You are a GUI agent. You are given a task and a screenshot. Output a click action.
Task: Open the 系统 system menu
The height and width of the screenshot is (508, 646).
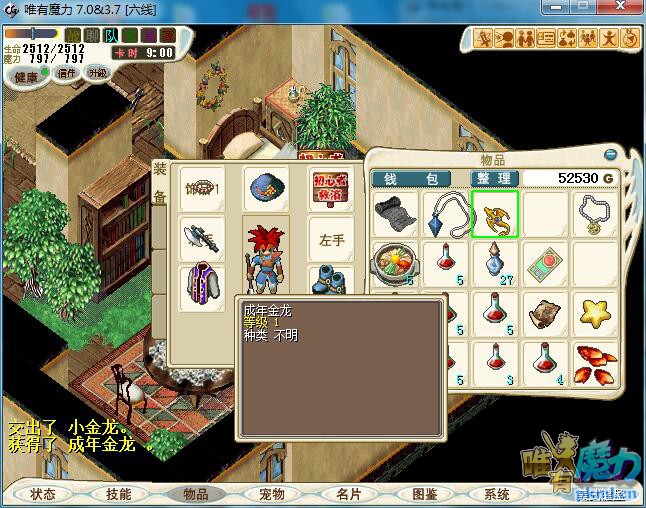coord(497,494)
